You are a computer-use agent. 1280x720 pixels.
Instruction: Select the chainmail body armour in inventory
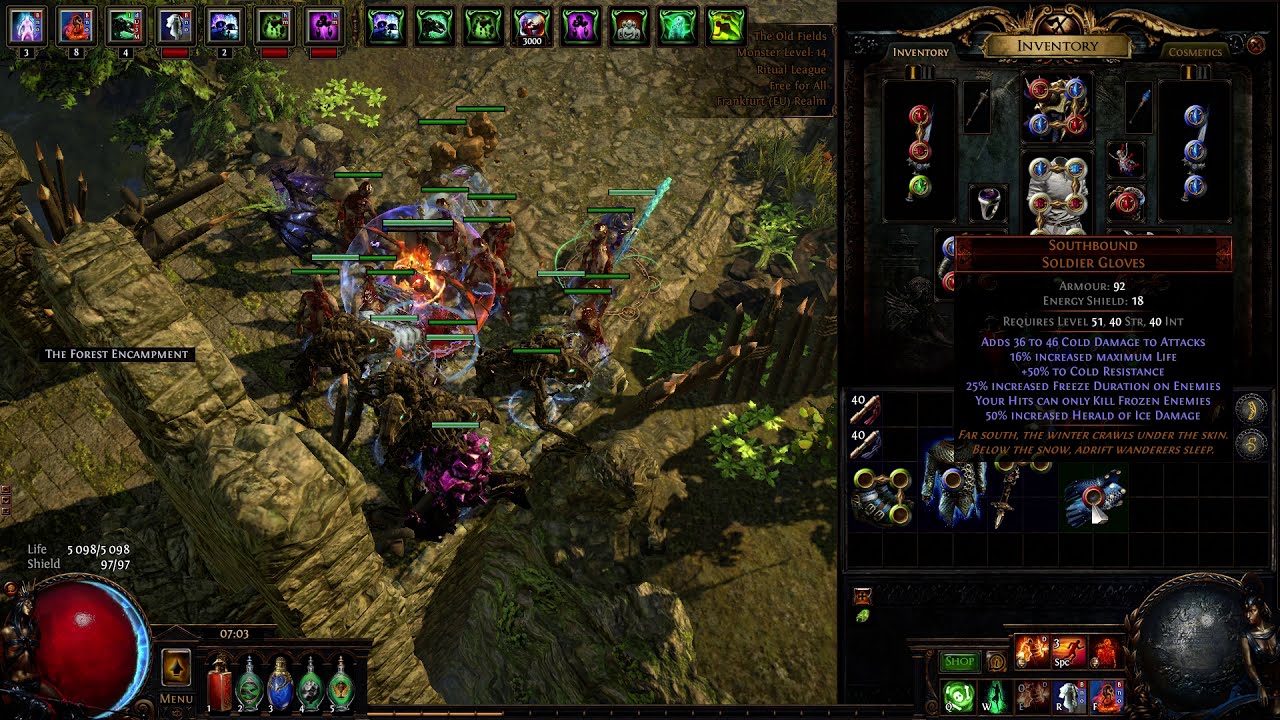(953, 480)
